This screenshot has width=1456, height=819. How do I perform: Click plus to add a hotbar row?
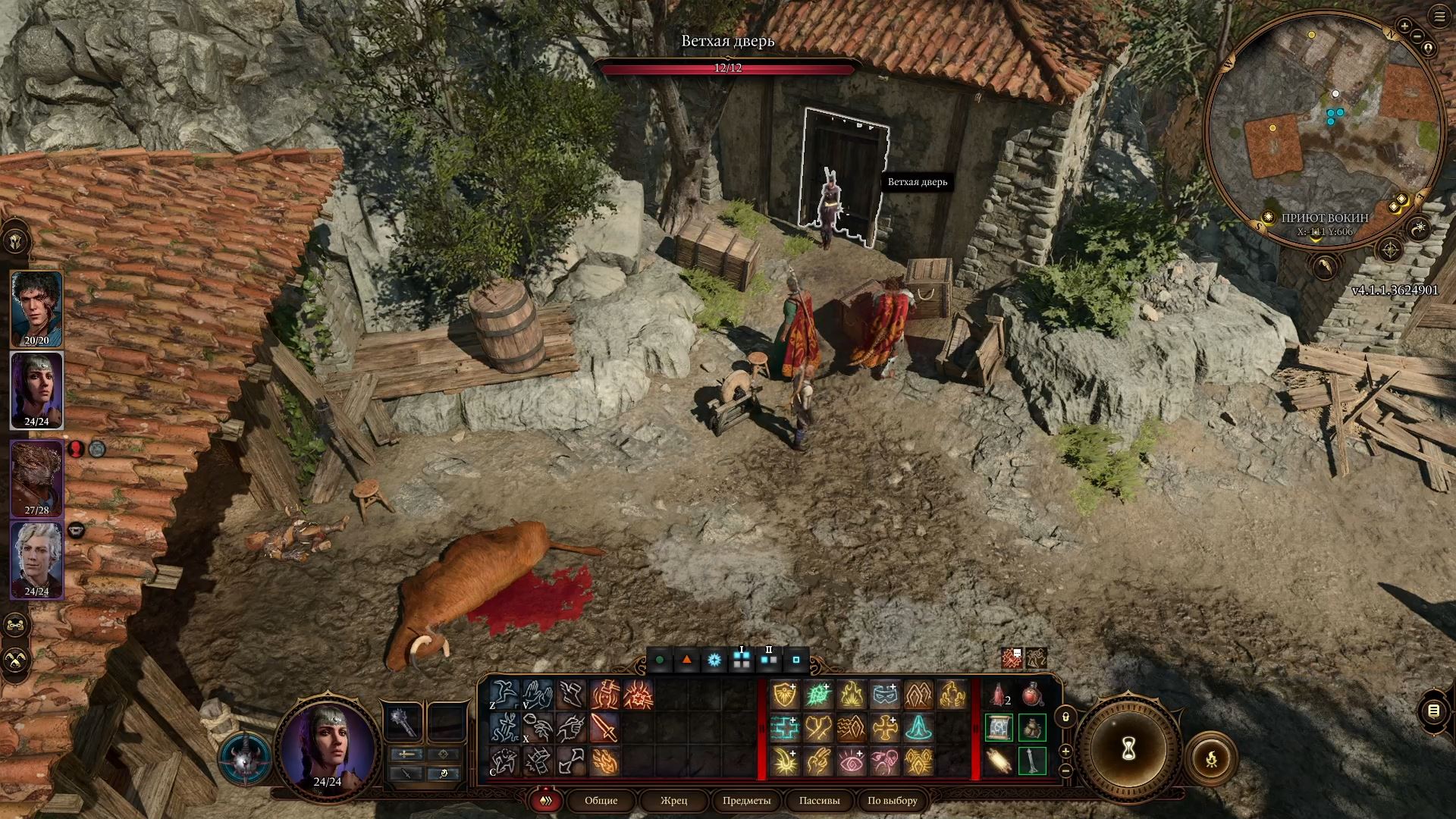[x=1065, y=752]
